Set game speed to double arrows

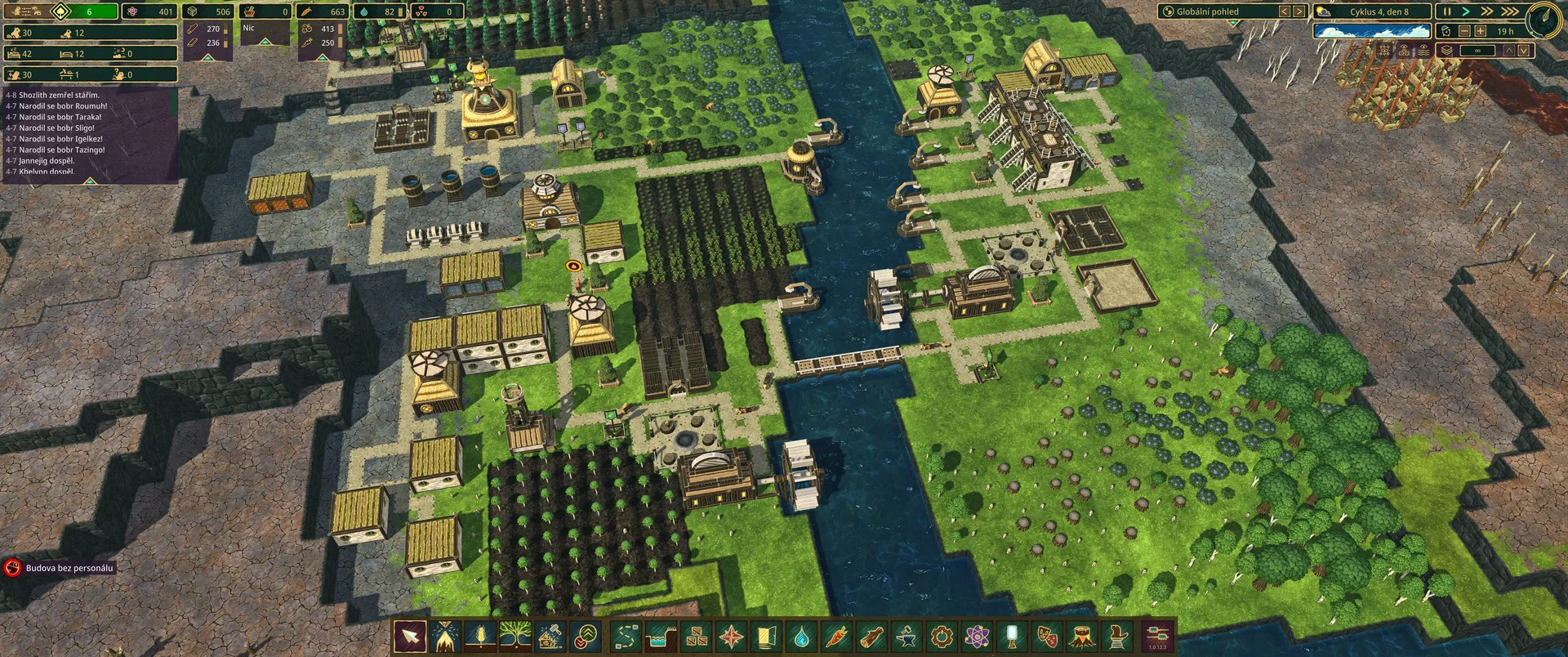(1487, 11)
